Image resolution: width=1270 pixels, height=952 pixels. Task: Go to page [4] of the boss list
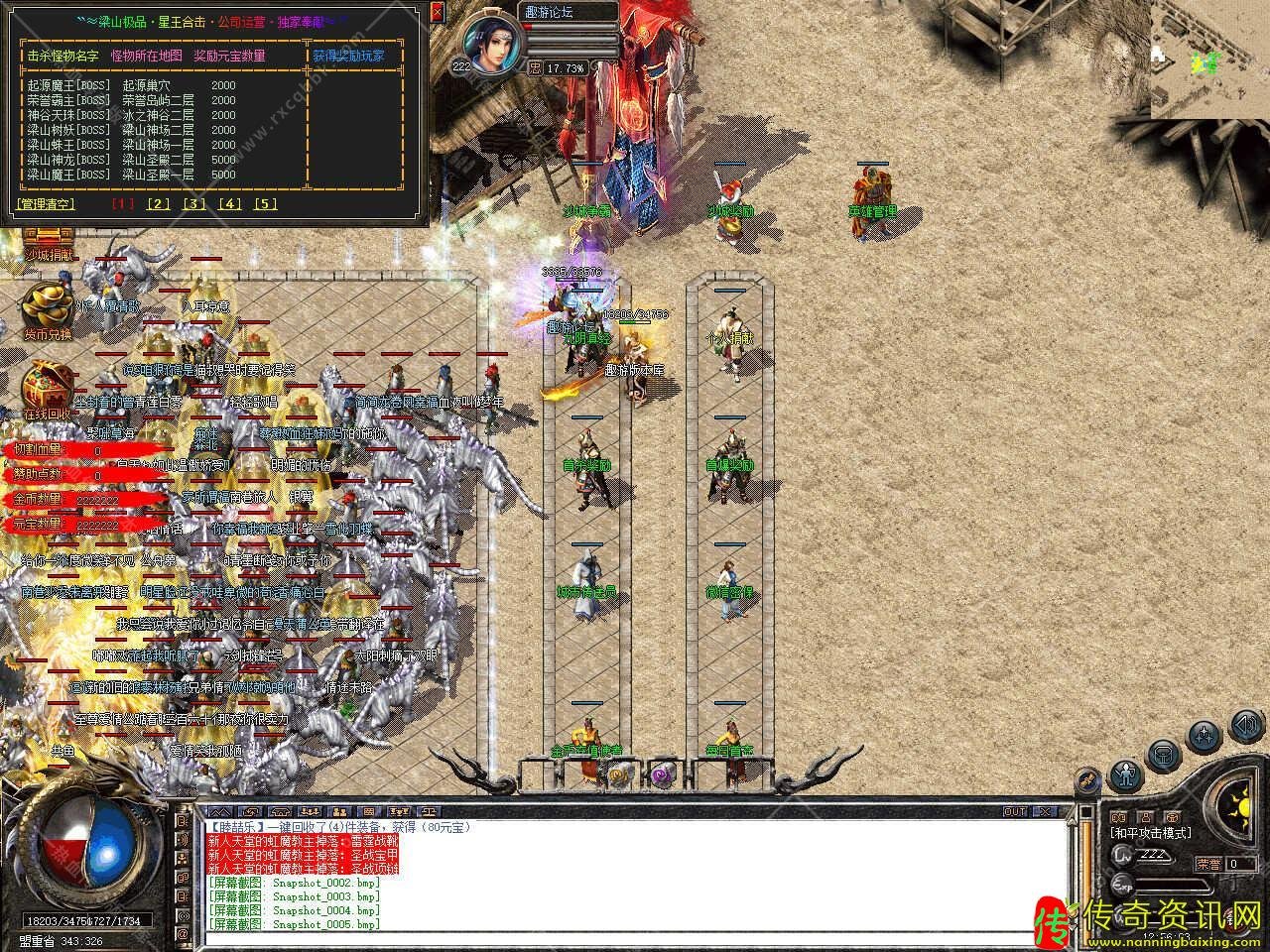230,204
